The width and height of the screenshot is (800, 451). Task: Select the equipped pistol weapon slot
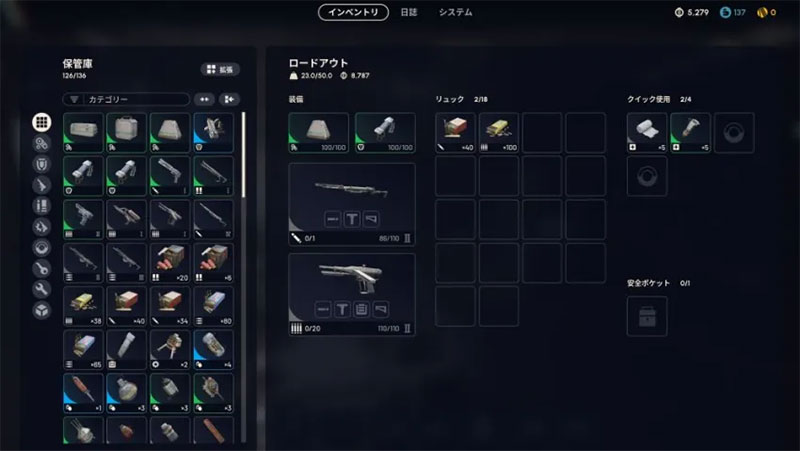352,293
